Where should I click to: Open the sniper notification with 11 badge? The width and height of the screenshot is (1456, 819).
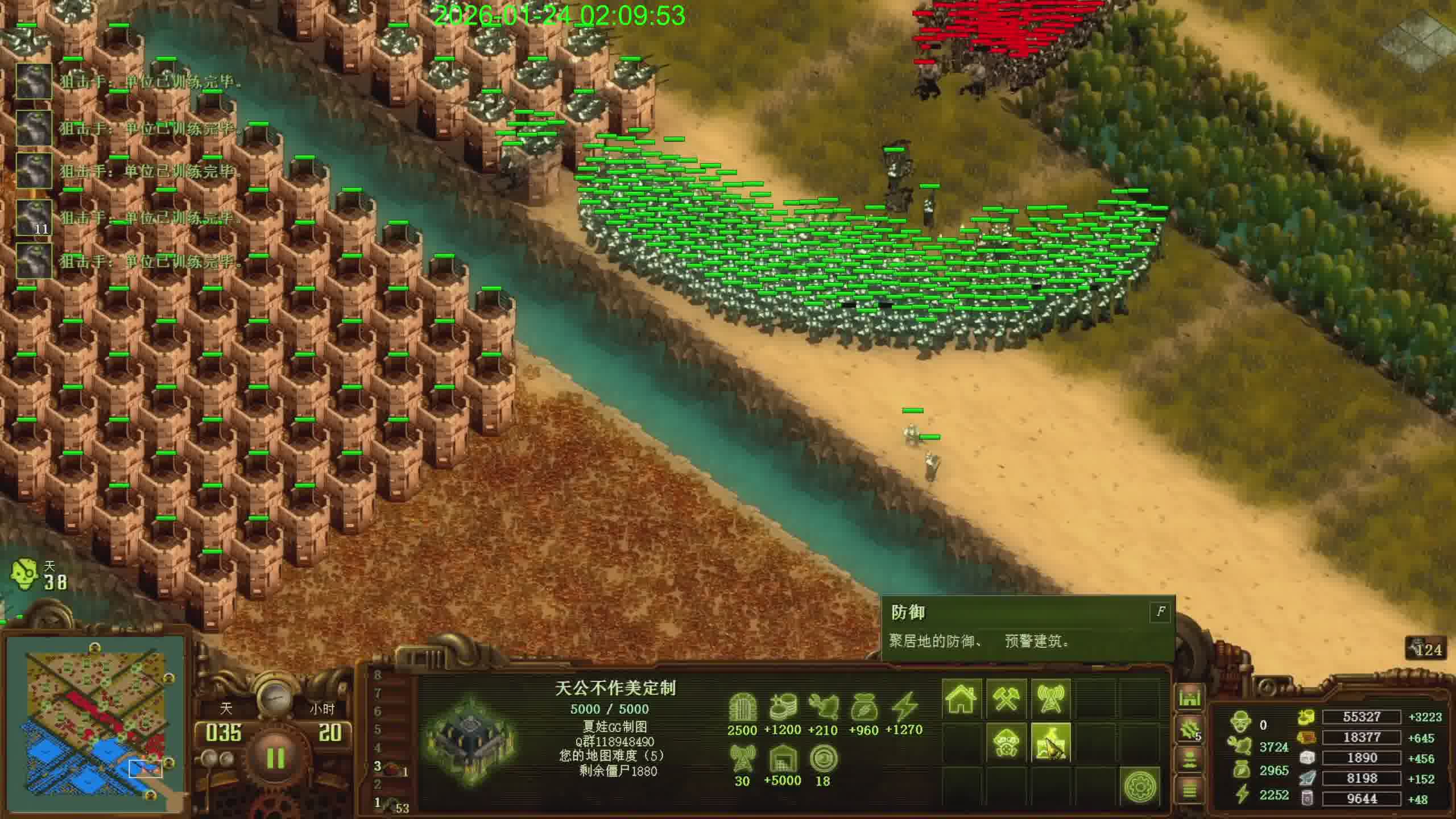[x=34, y=217]
